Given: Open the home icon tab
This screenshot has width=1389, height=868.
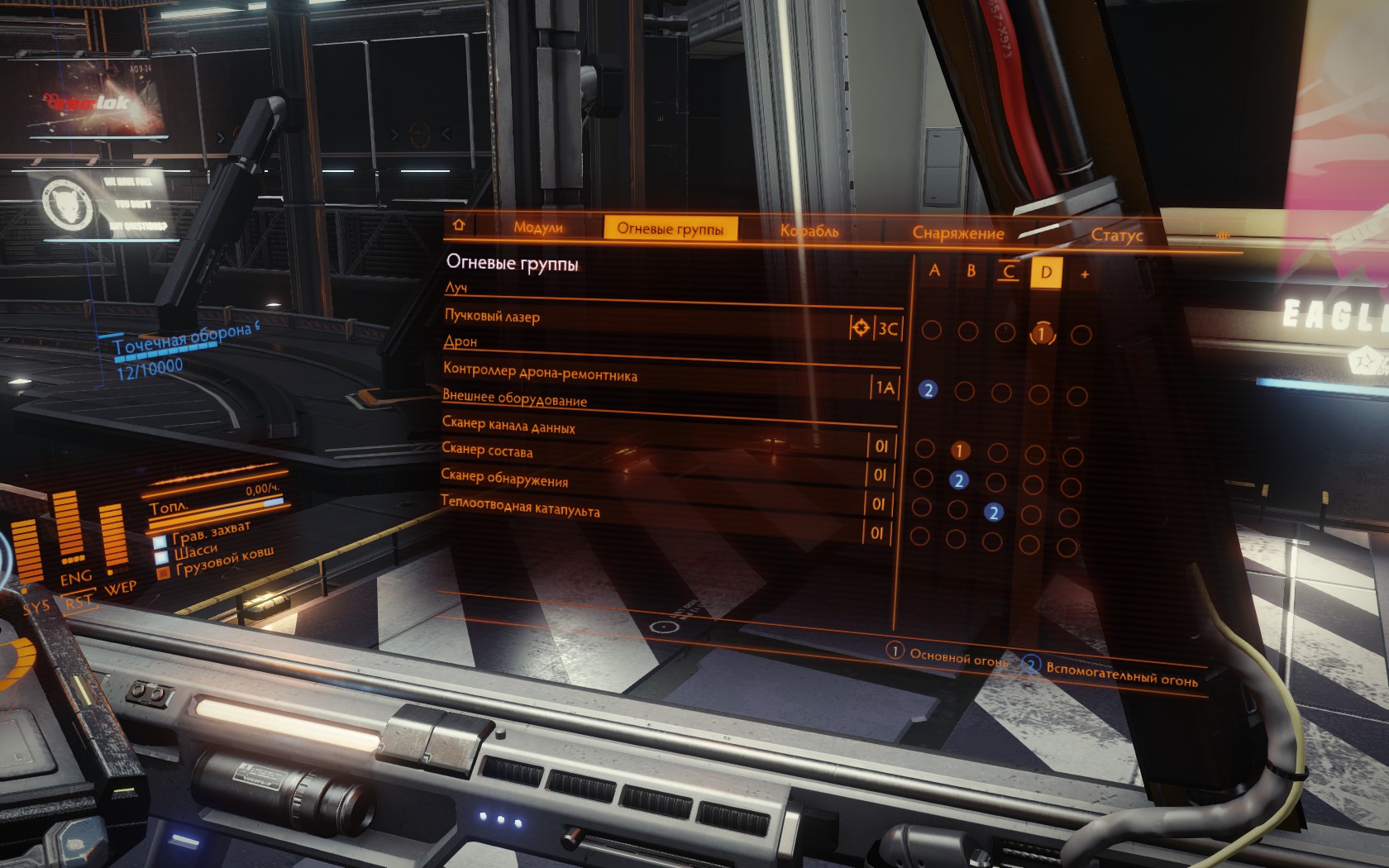Looking at the screenshot, I should 460,225.
